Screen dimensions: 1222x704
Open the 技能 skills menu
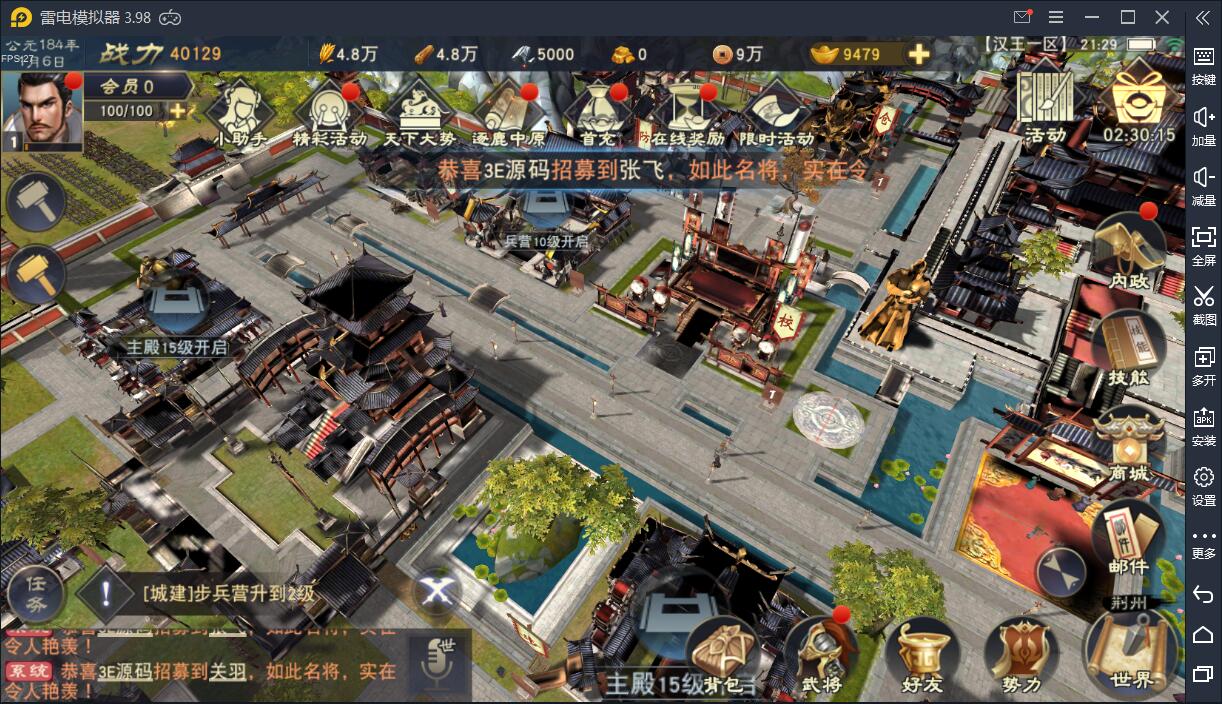pos(1129,348)
